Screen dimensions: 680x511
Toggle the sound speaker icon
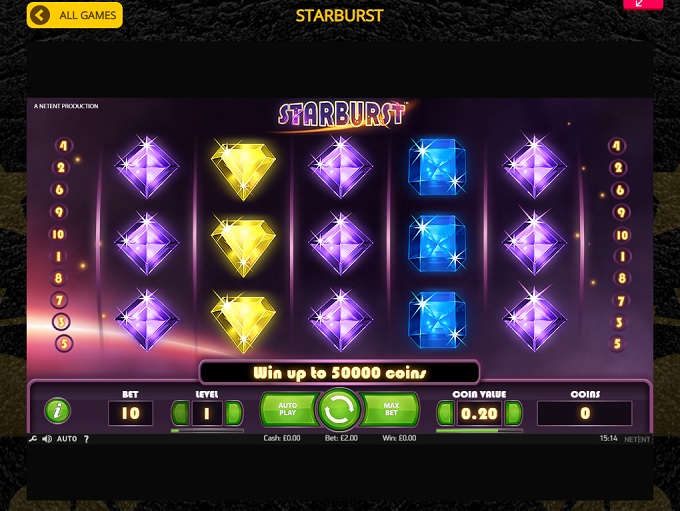(x=46, y=439)
